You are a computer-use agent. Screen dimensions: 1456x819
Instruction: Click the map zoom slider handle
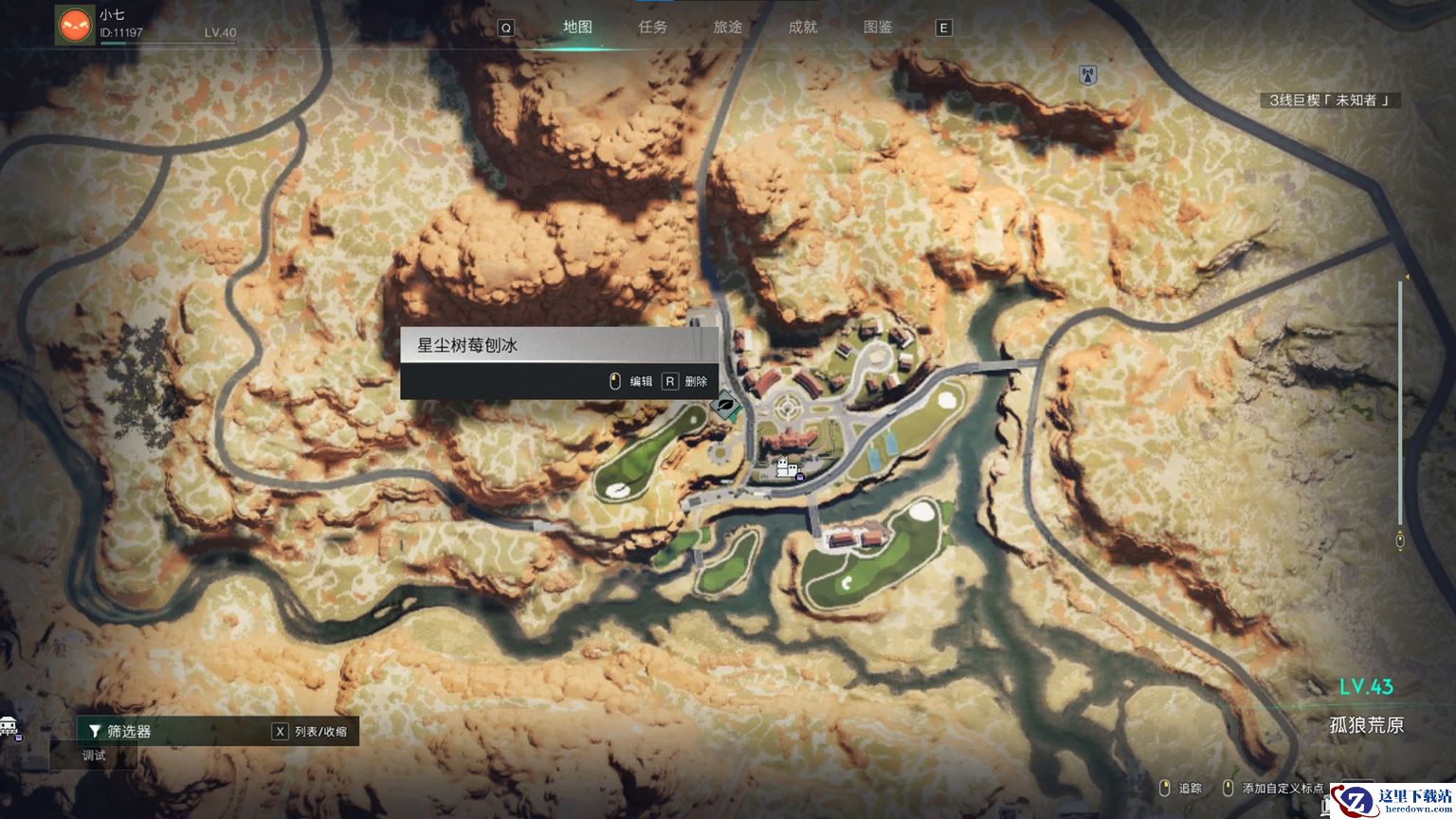pyautogui.click(x=1400, y=540)
